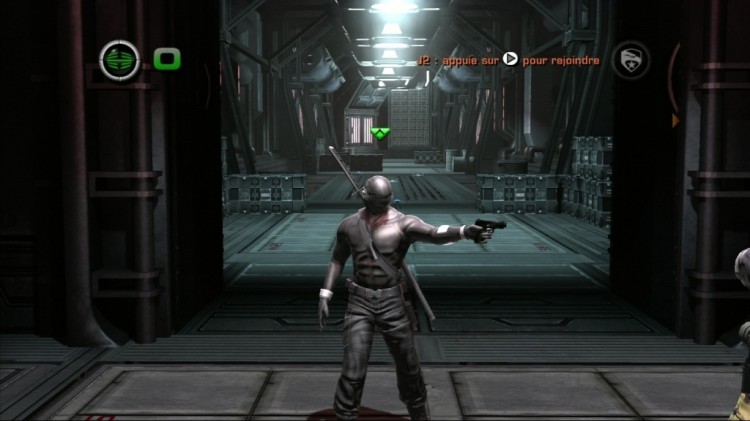The width and height of the screenshot is (750, 421).
Task: Click the green objective waypoint marker
Action: [379, 132]
